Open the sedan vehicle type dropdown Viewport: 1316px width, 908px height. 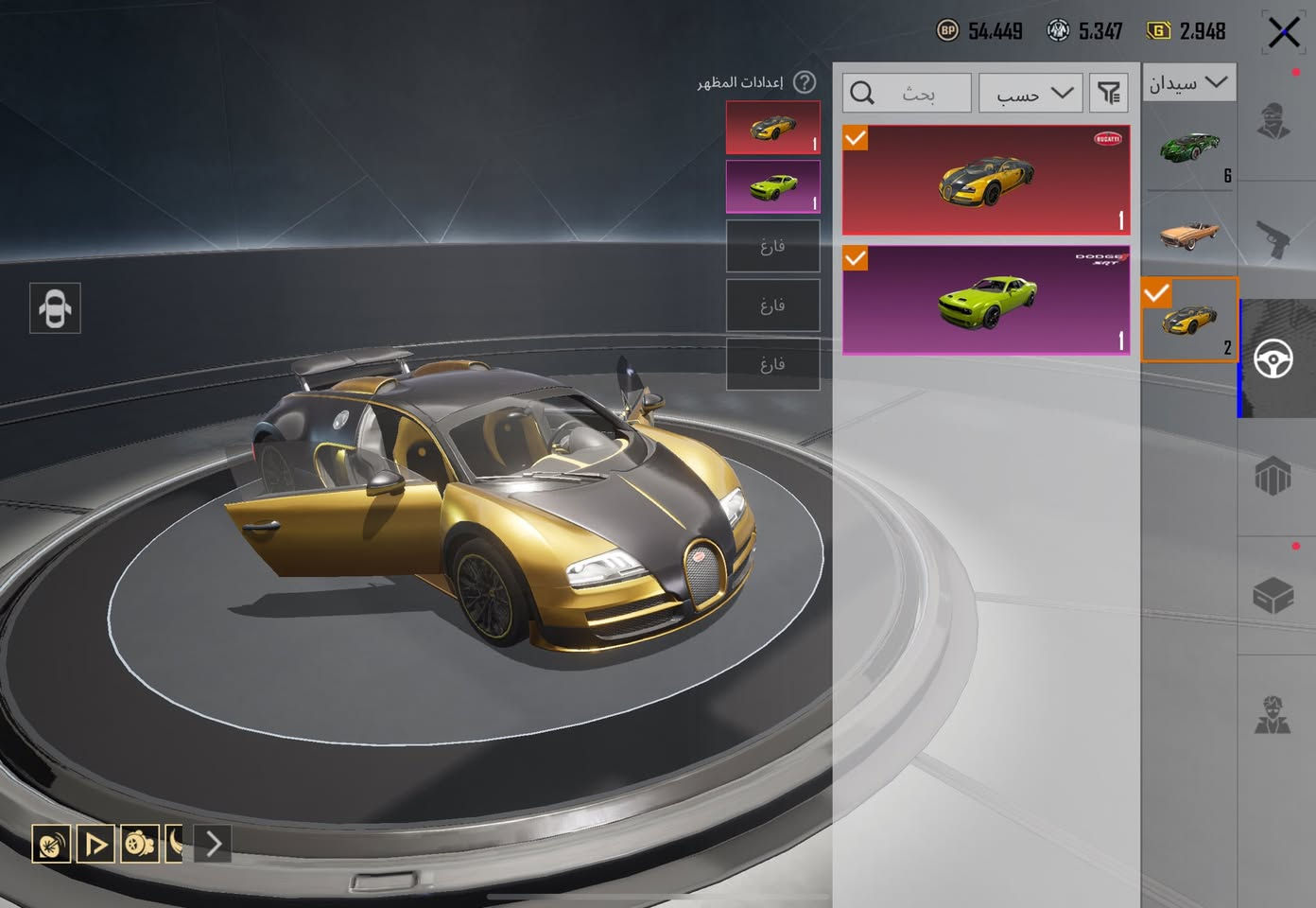1188,83
